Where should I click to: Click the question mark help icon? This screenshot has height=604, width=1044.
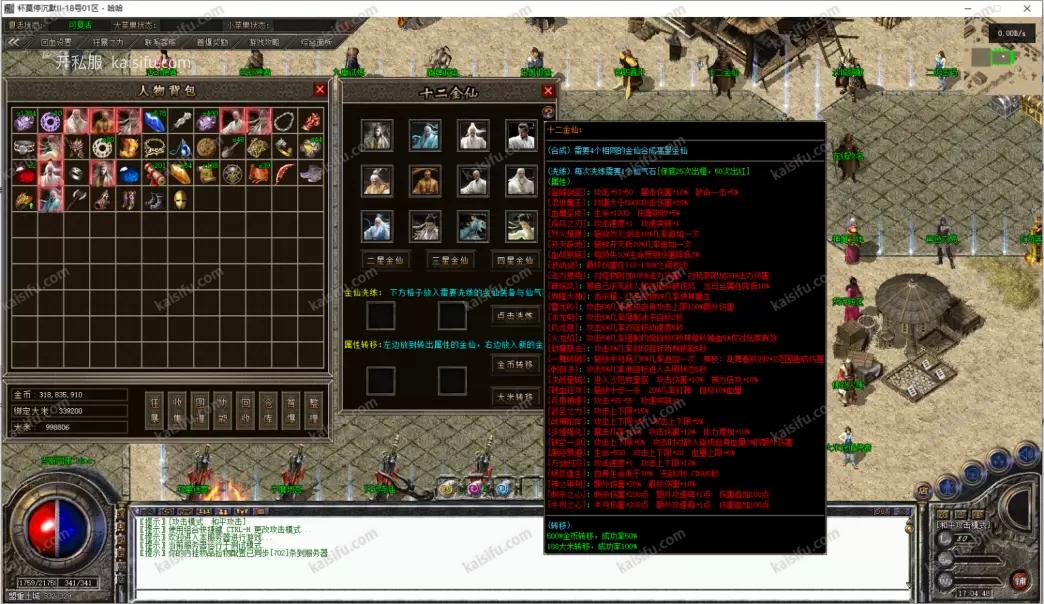pyautogui.click(x=547, y=112)
